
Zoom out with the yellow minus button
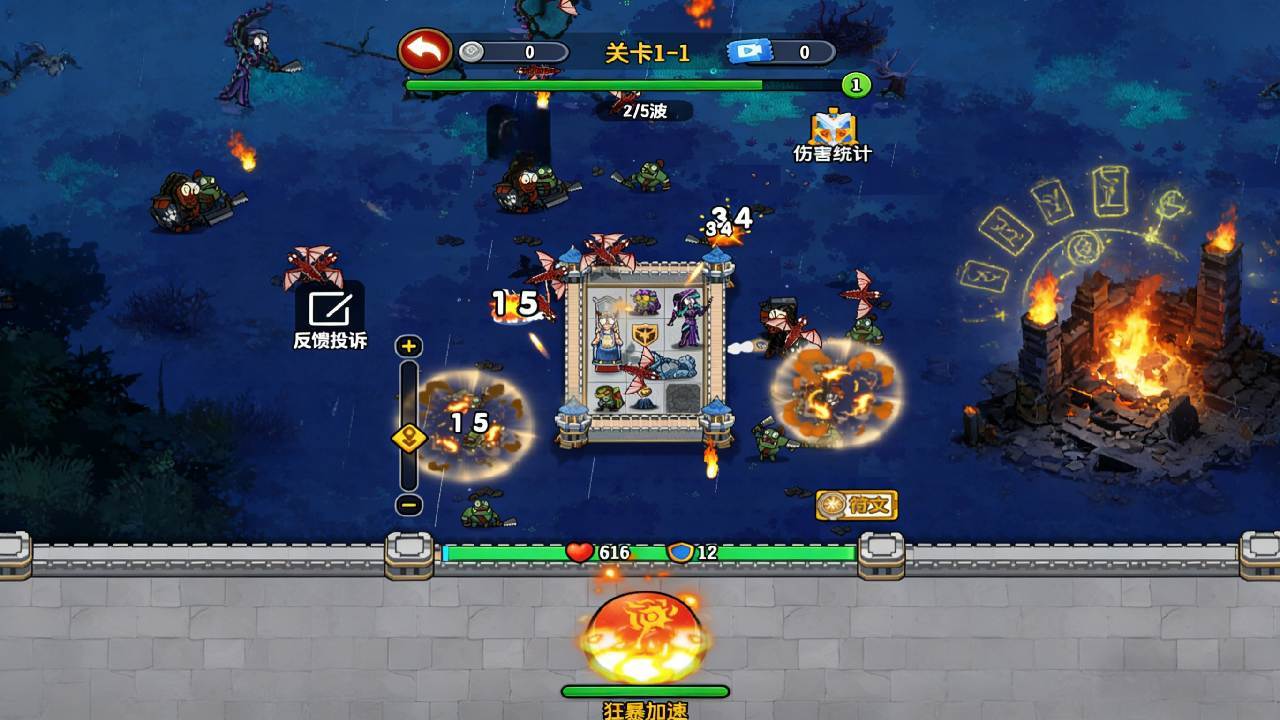(x=409, y=505)
